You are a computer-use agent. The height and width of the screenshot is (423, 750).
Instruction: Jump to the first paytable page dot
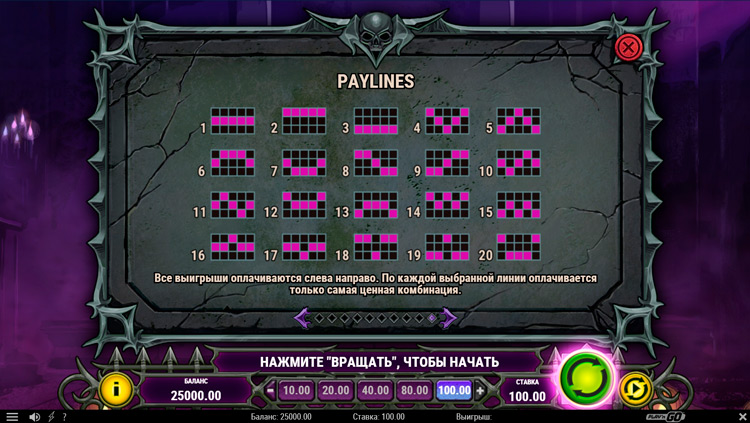pos(319,318)
